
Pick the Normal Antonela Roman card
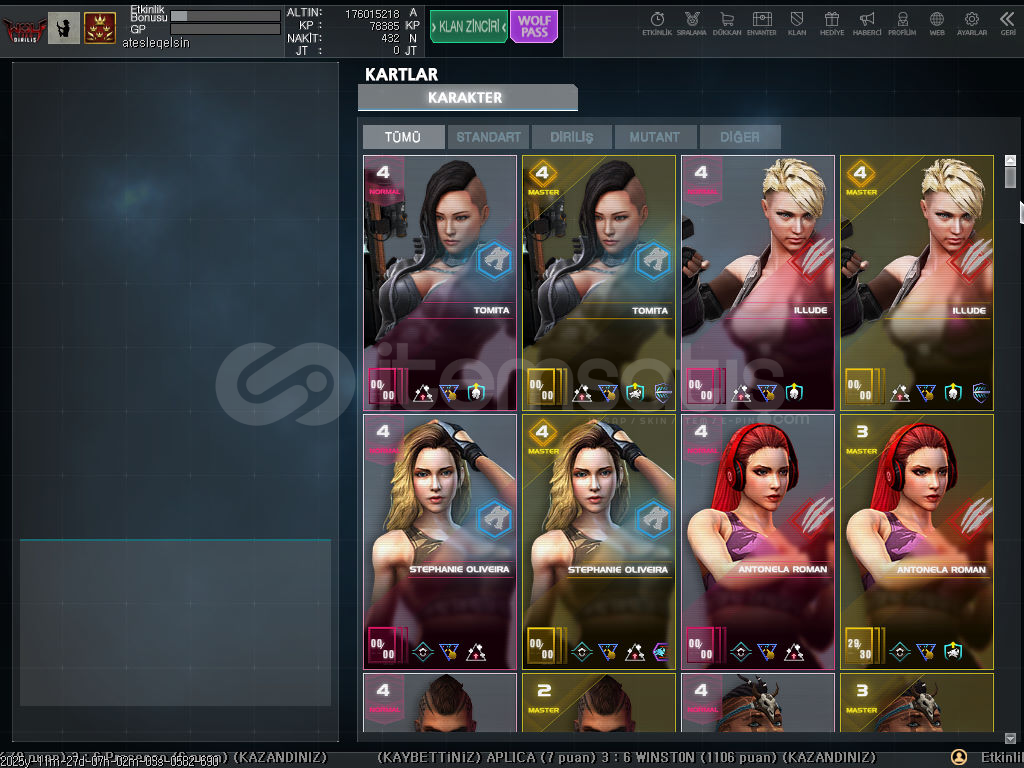(757, 541)
